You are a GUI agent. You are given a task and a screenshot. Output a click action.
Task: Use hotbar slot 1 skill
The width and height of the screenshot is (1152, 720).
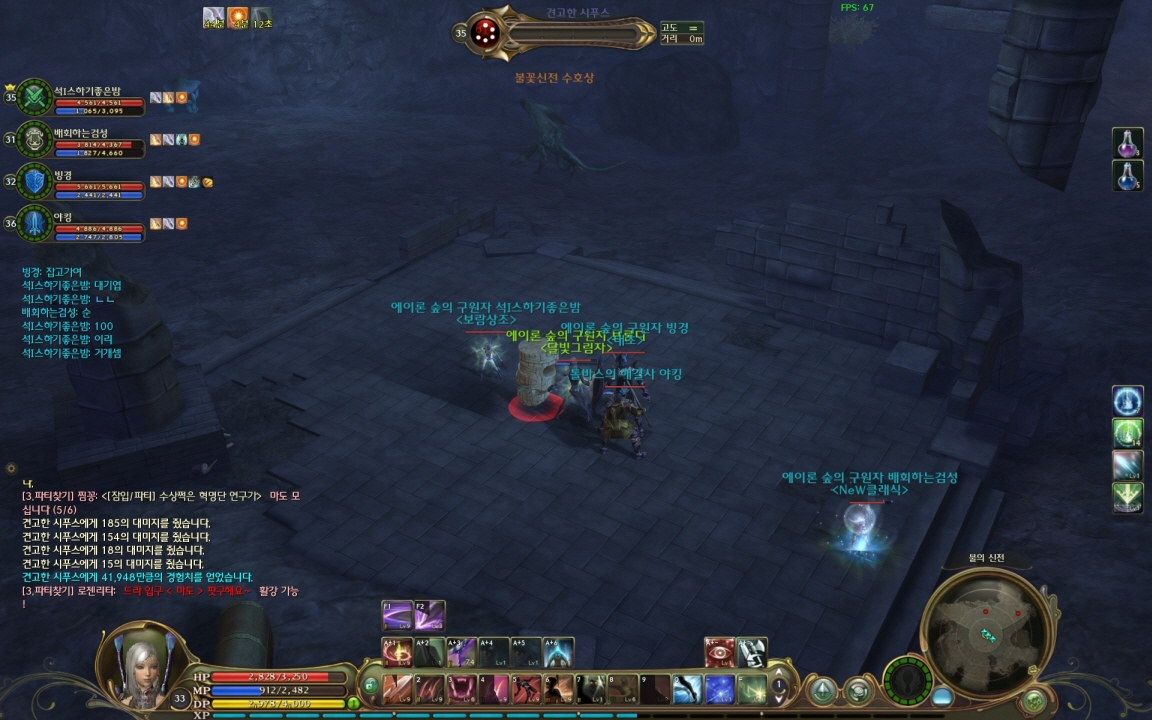click(397, 689)
